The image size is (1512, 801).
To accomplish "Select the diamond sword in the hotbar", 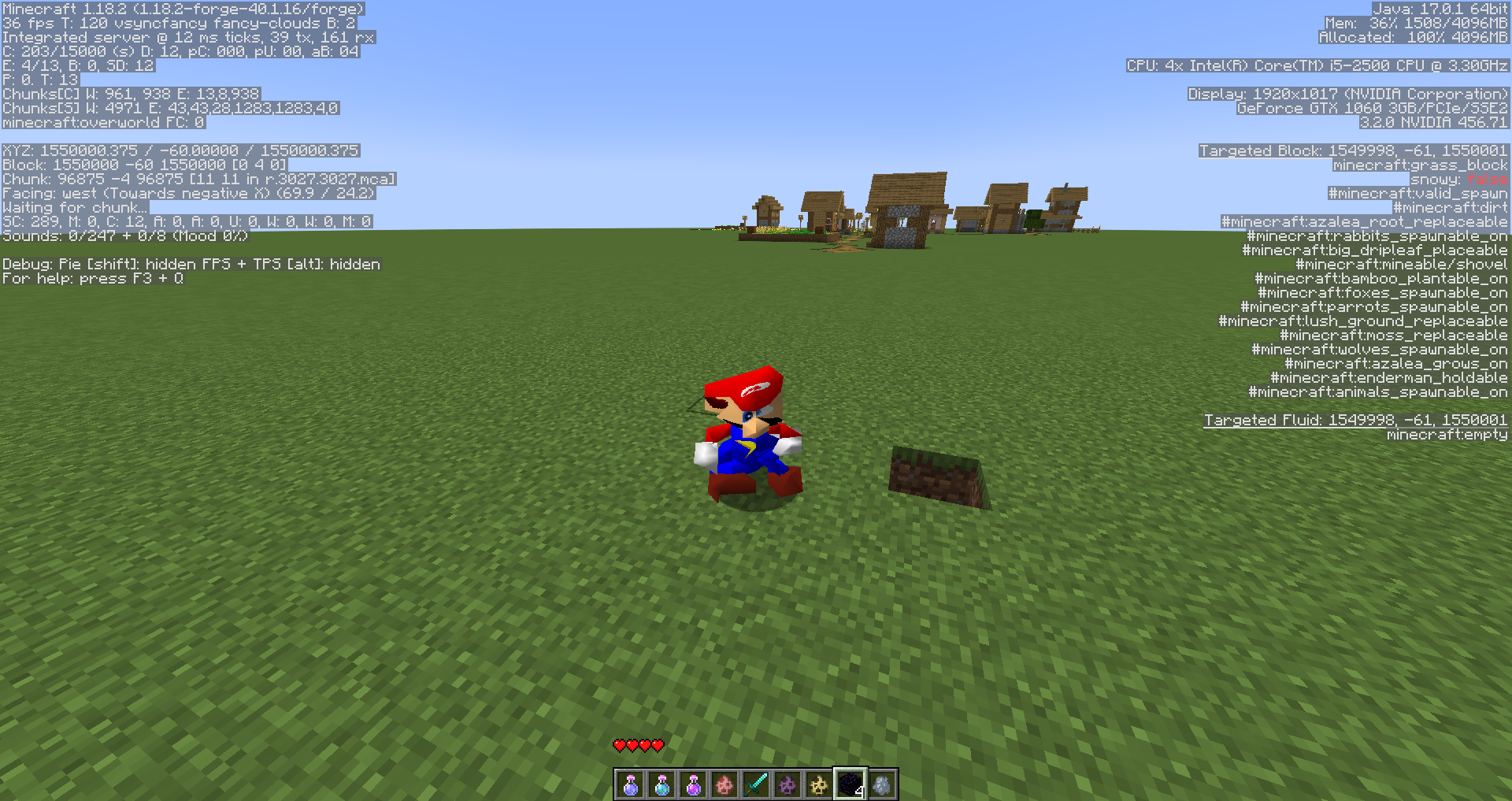I will (x=754, y=783).
